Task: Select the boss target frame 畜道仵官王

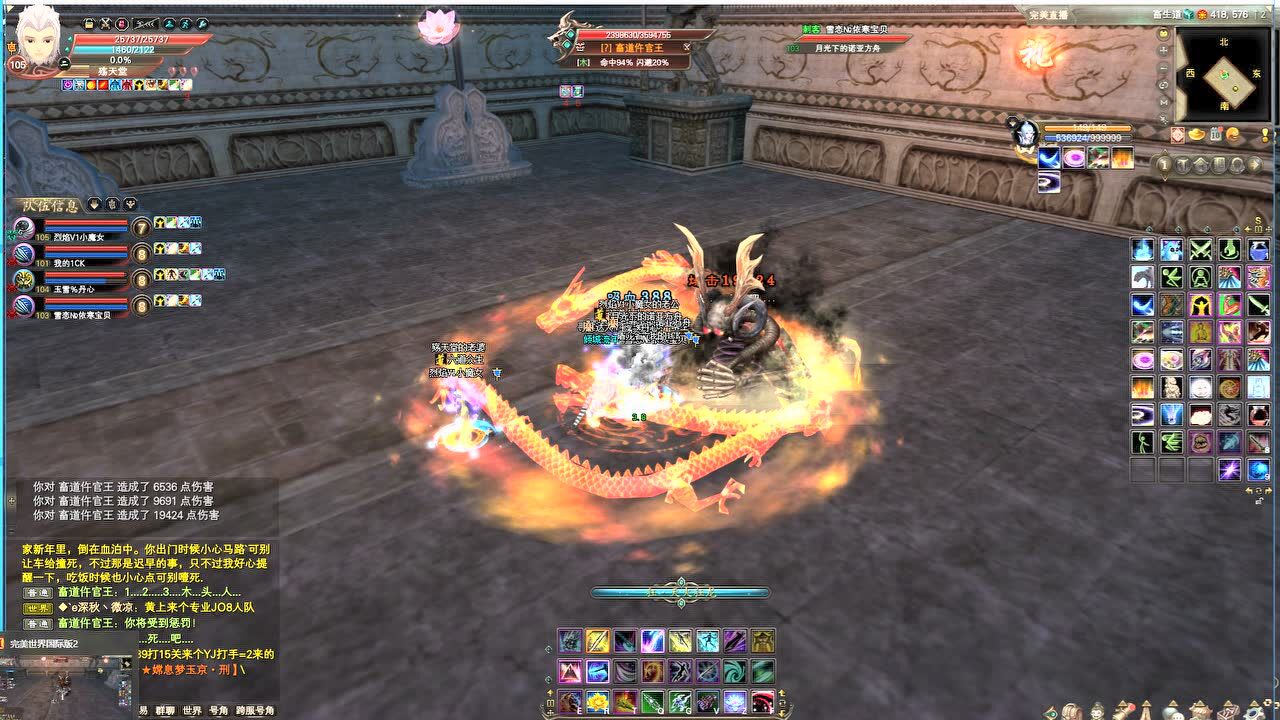Action: pos(631,47)
